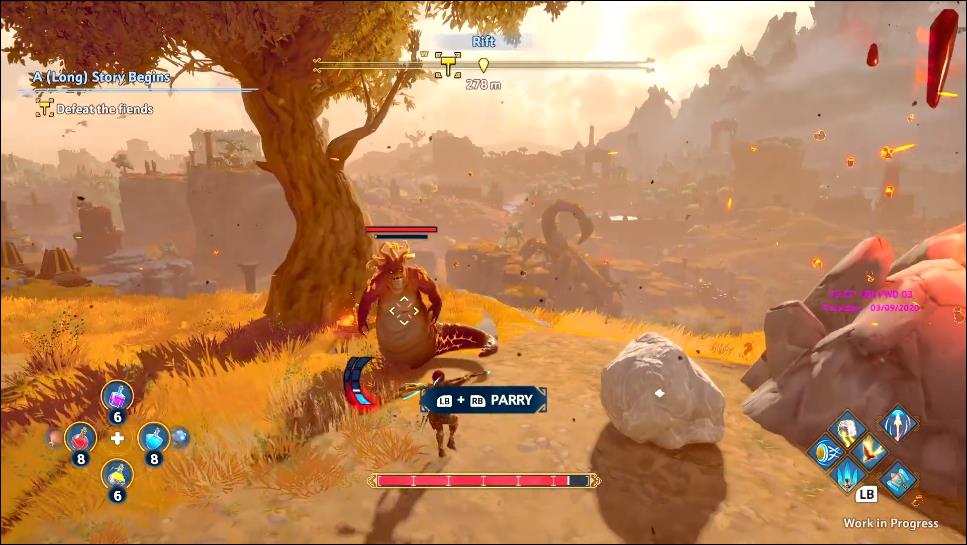The height and width of the screenshot is (545, 967).
Task: Select the purple potion slot
Action: point(117,397)
